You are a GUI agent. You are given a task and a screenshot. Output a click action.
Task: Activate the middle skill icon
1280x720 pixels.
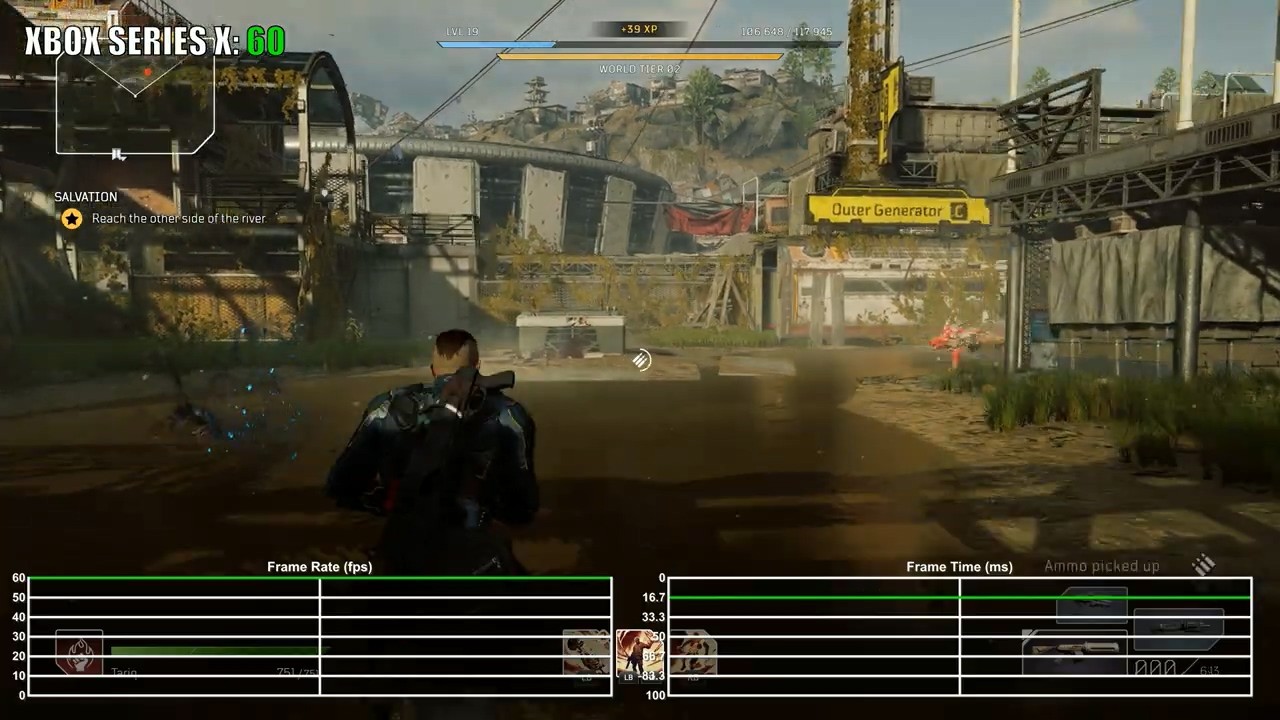tap(640, 654)
